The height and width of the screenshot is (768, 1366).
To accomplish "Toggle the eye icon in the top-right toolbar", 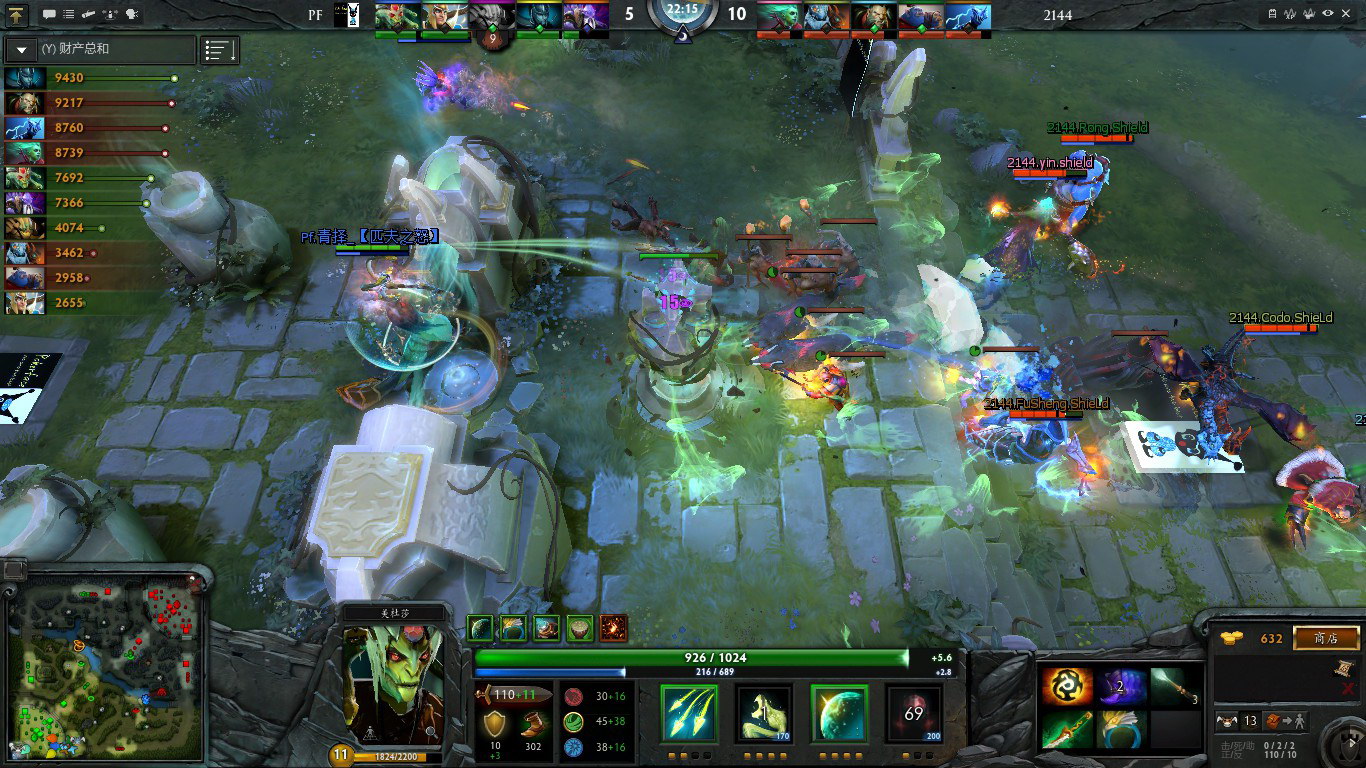I will pyautogui.click(x=1328, y=14).
